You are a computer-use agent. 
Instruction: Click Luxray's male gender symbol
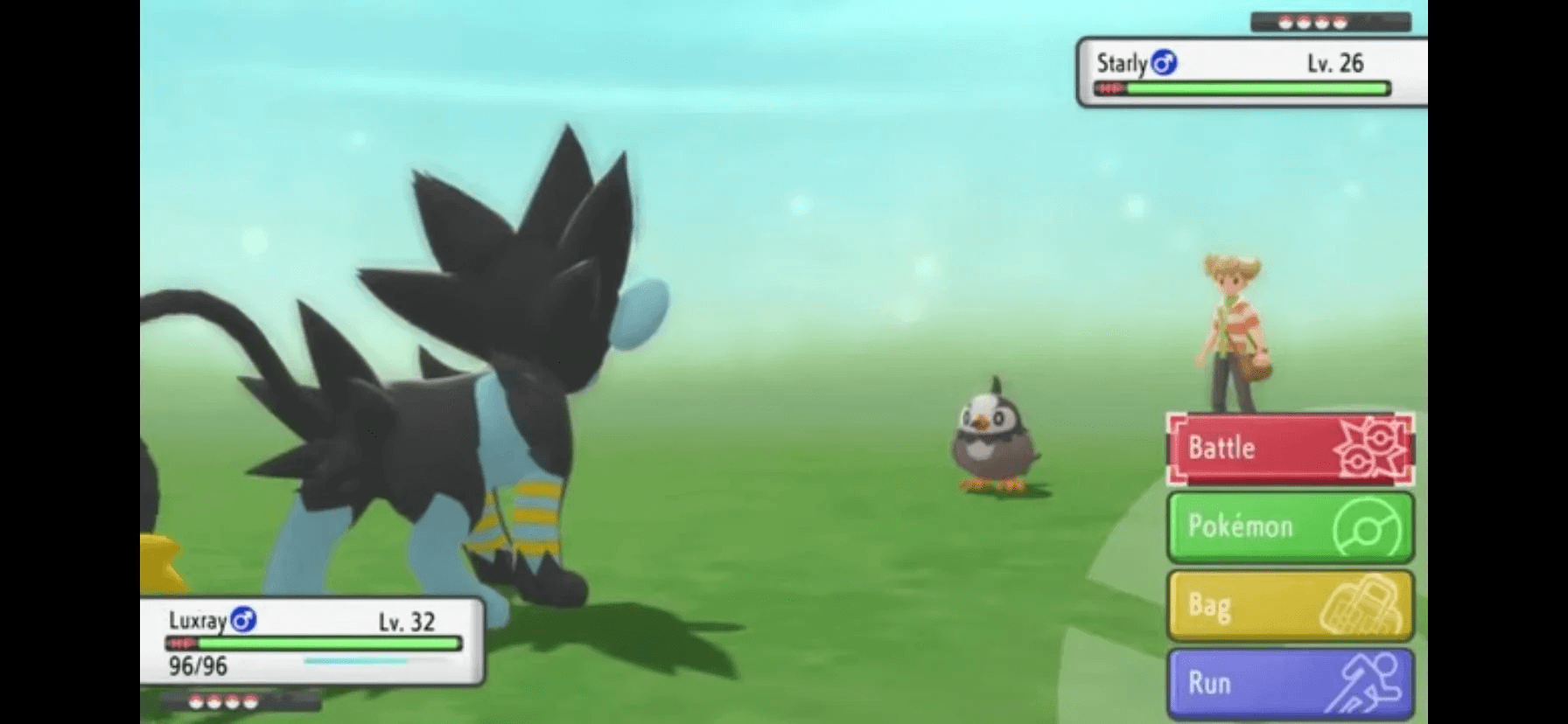245,621
